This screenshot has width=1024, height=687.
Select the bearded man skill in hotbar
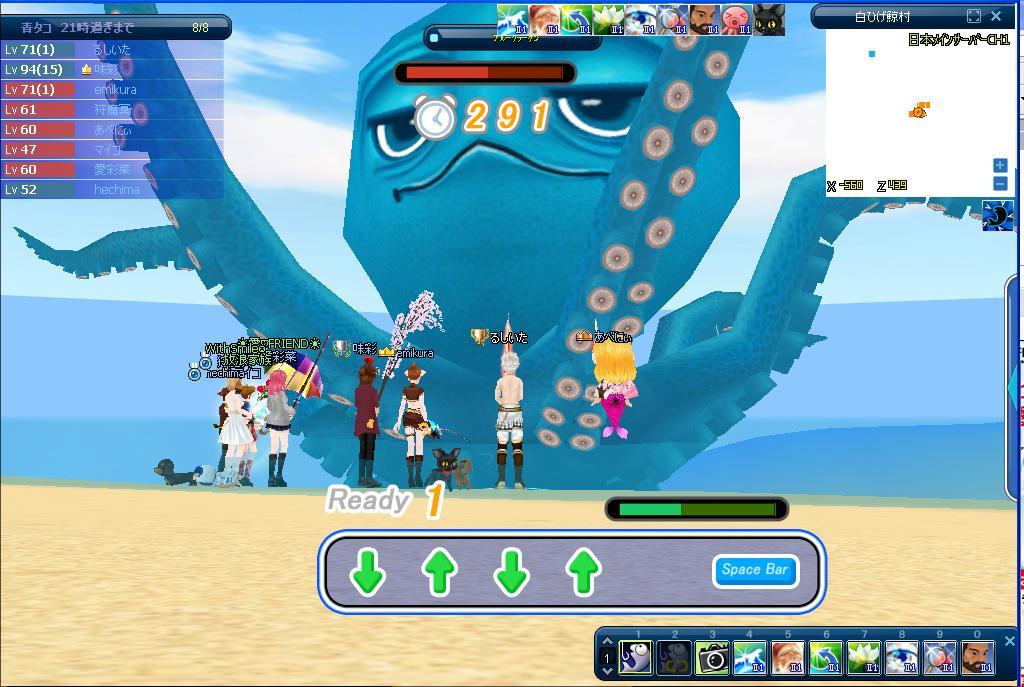[x=977, y=658]
